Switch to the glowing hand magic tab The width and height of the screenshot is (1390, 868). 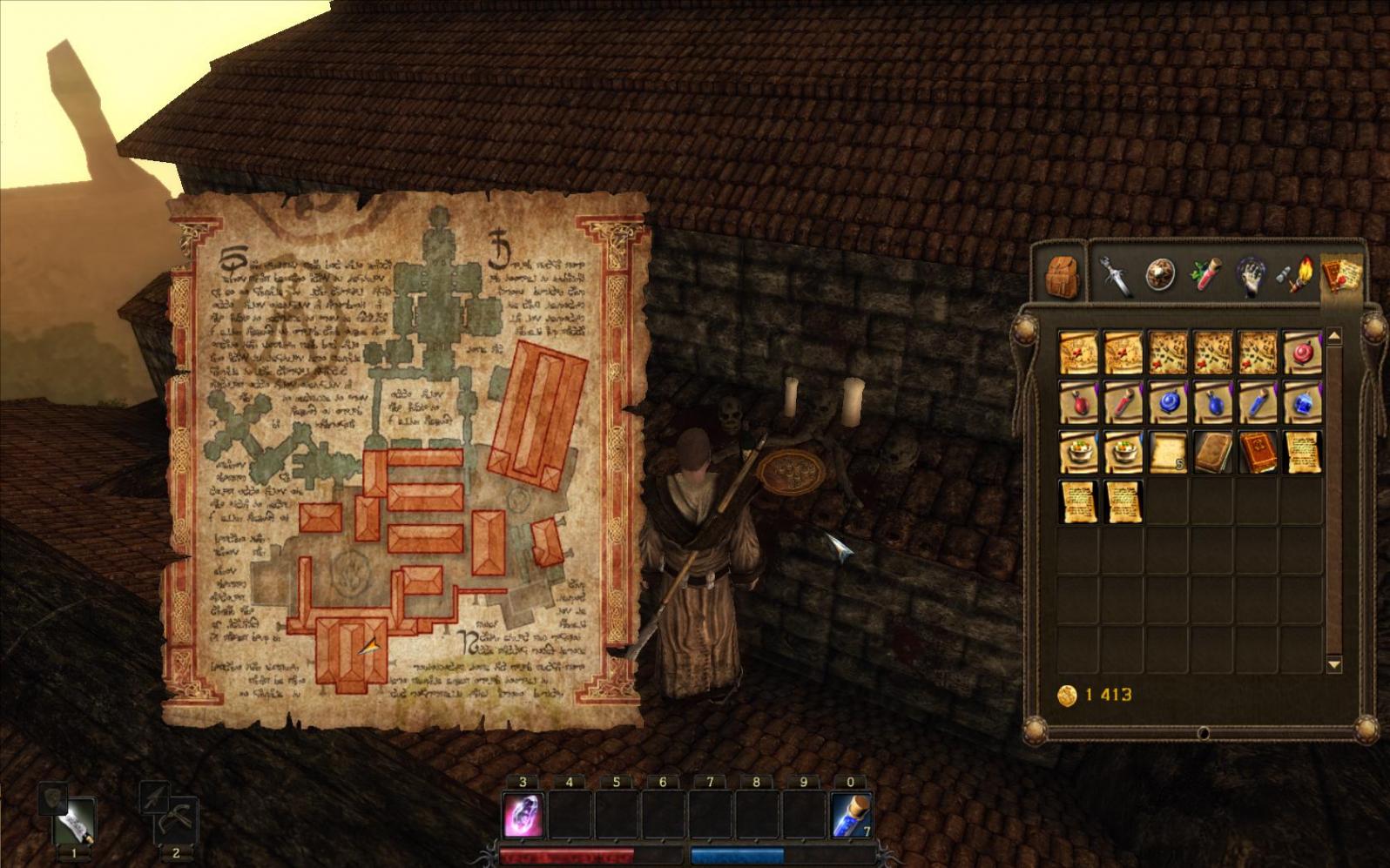1251,273
